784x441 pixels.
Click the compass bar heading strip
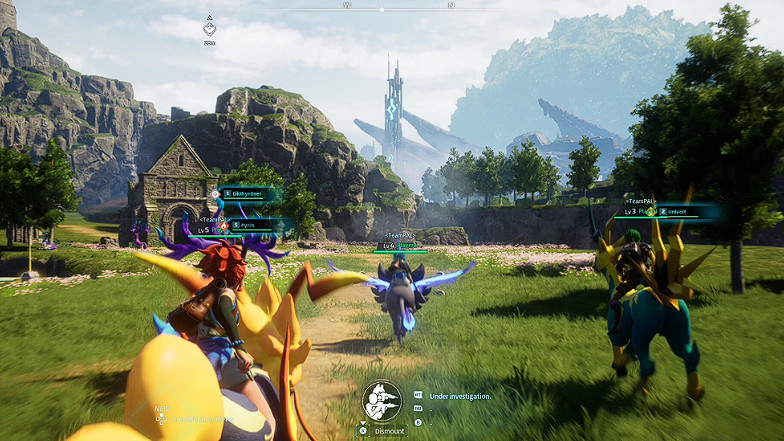[x=400, y=6]
